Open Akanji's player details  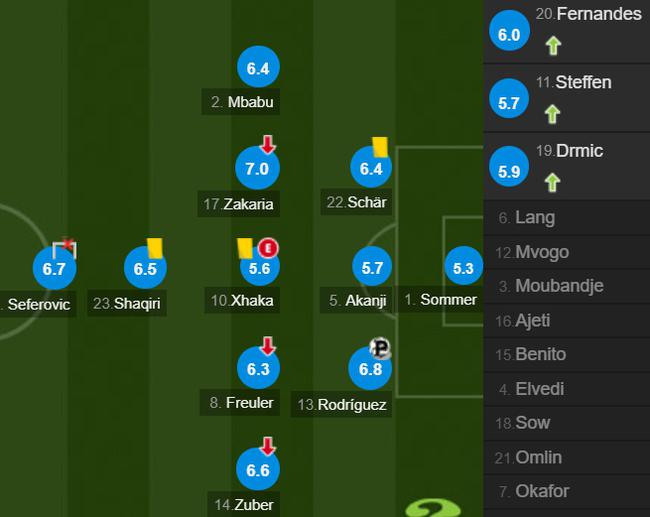372,268
